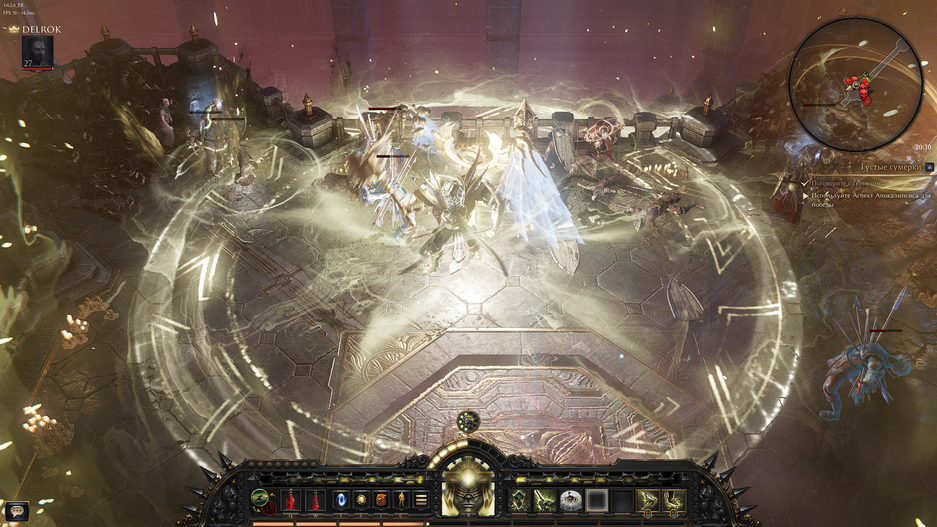This screenshot has width=937, height=527.
Task: Activate the right mouse button skill
Action: (674, 499)
